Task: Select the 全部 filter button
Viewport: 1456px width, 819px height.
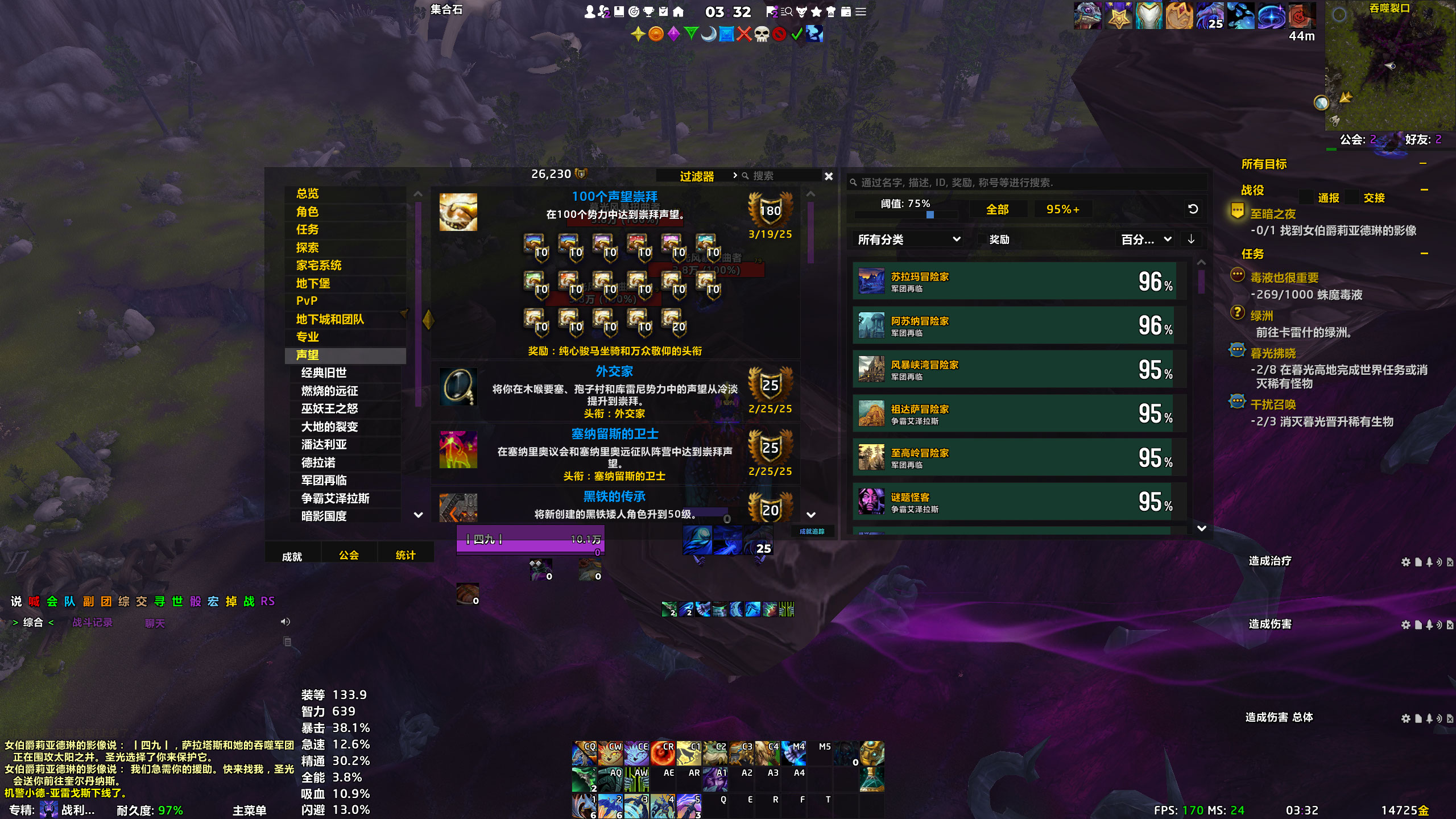Action: click(x=997, y=209)
